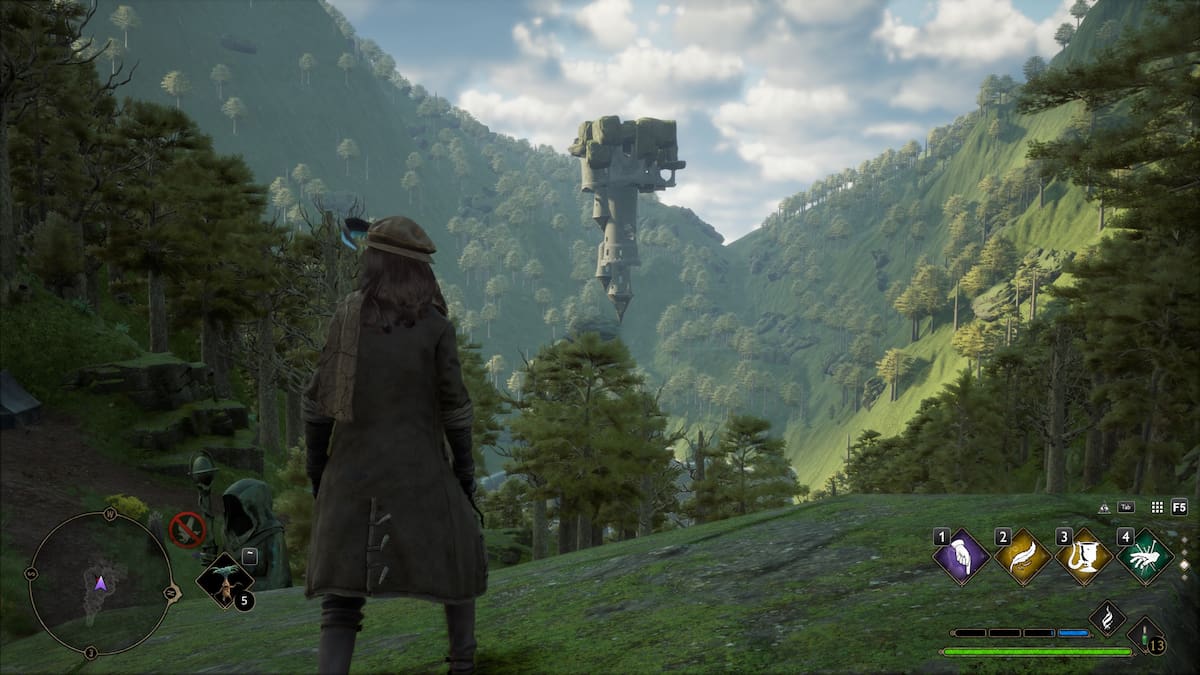Viewport: 1200px width, 675px height.
Task: Open the grid-shaped spell set icon
Action: 1157,507
